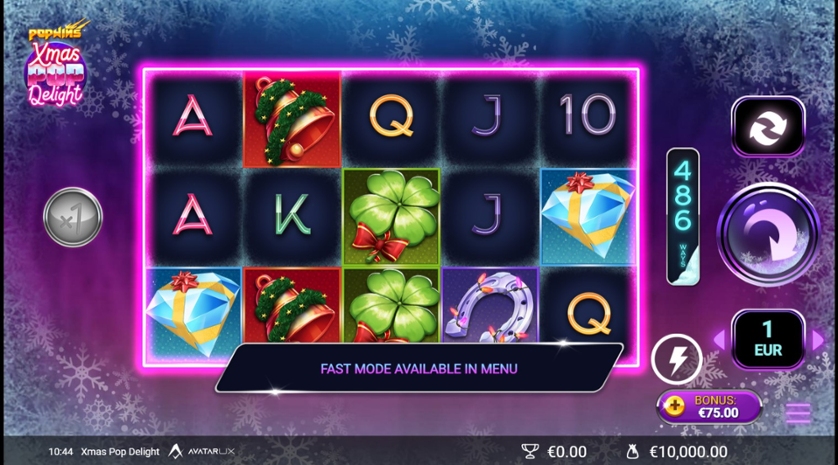
Task: Buy the €75.00 bonus feature
Action: [709, 406]
